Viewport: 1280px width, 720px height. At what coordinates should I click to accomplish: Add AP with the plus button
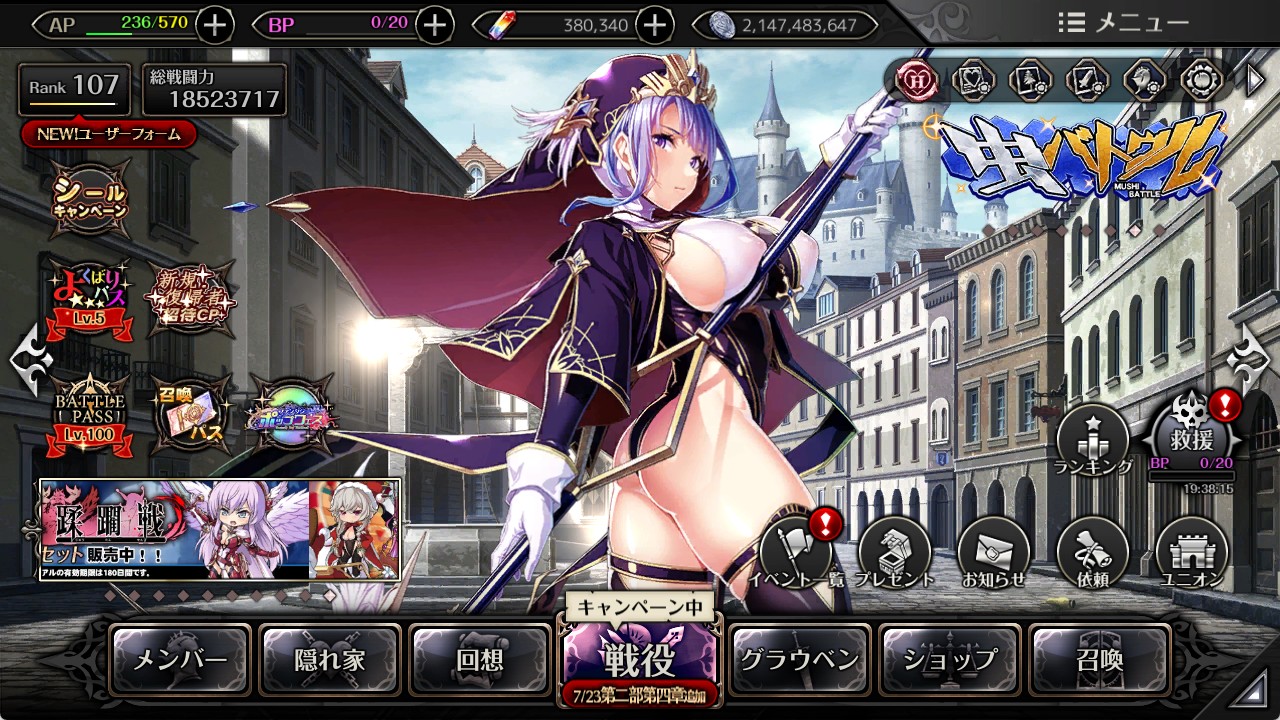point(215,25)
